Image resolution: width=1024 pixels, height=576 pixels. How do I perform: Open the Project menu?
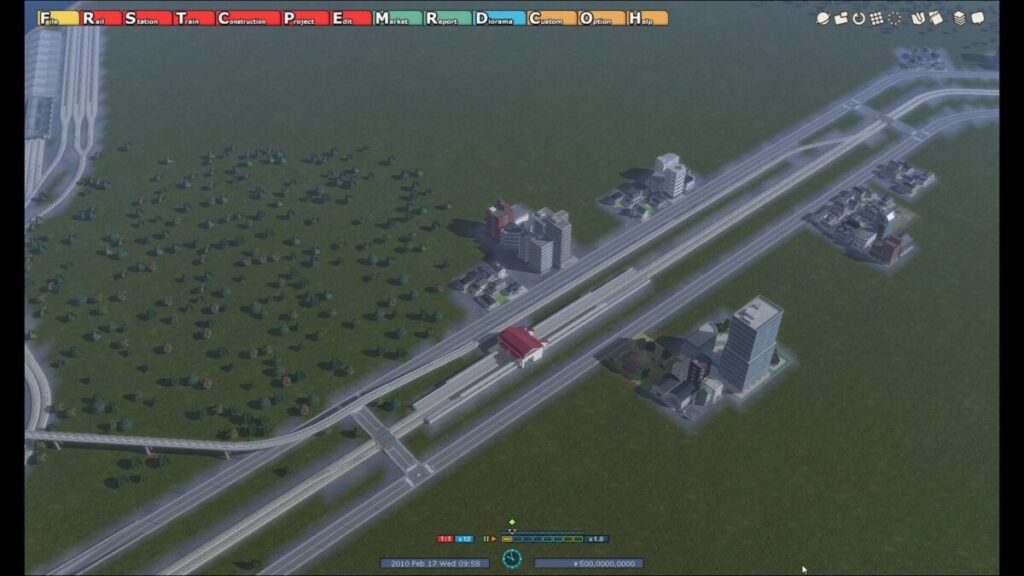(x=304, y=18)
